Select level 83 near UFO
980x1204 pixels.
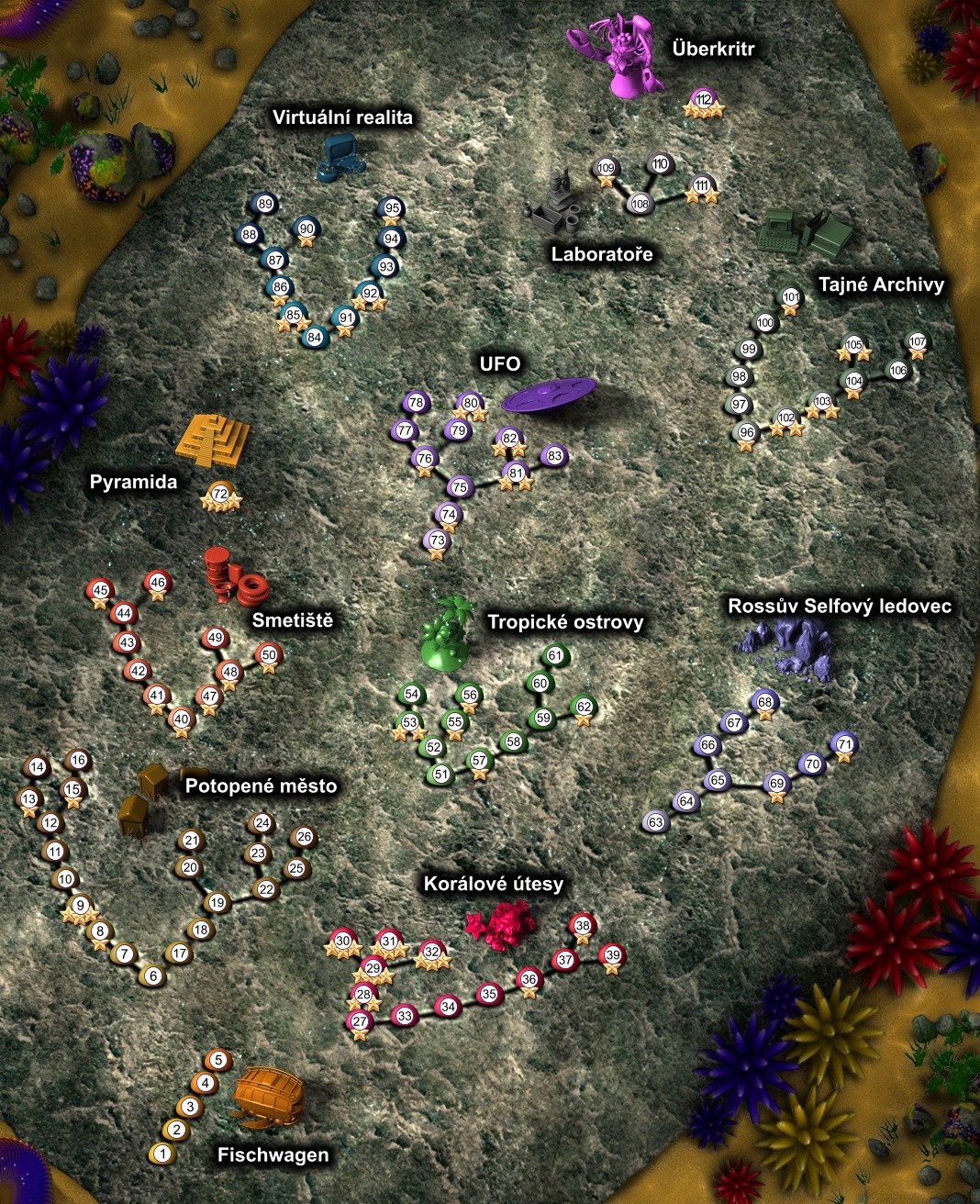[x=553, y=455]
